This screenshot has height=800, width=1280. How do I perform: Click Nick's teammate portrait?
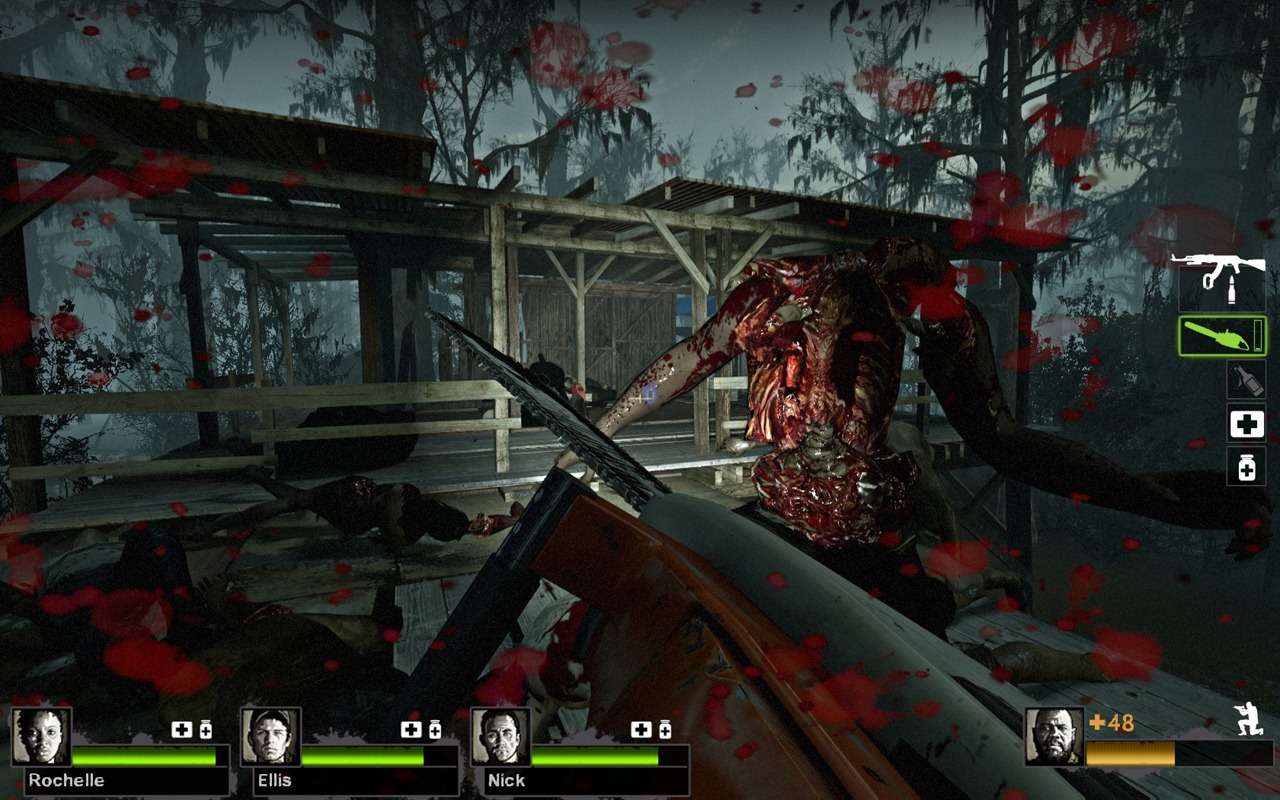(x=500, y=737)
